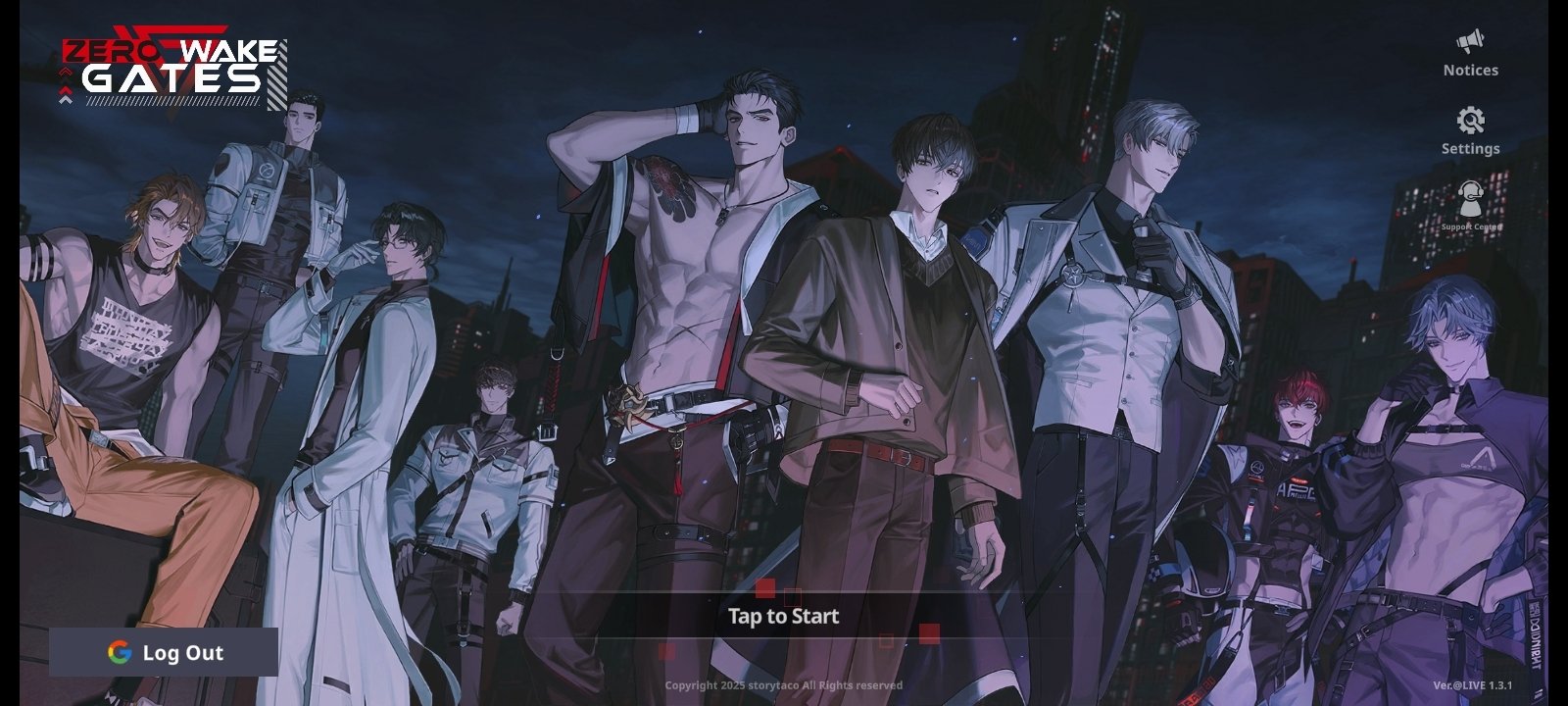Click the storytaco copyright text

click(782, 687)
